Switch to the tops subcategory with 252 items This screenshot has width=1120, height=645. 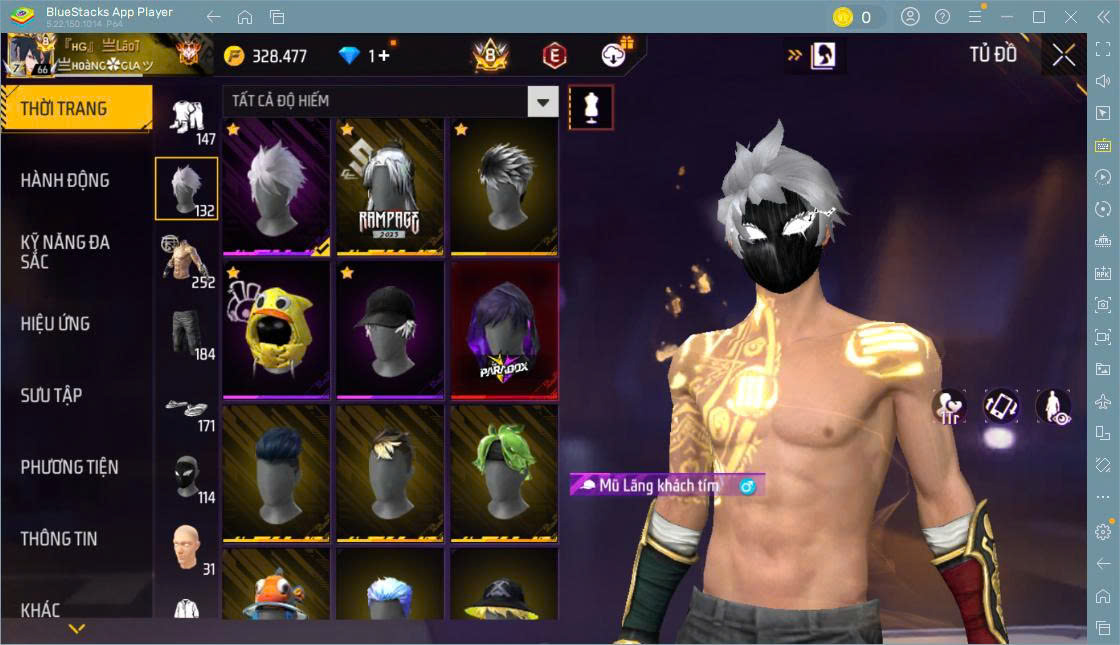pyautogui.click(x=185, y=259)
